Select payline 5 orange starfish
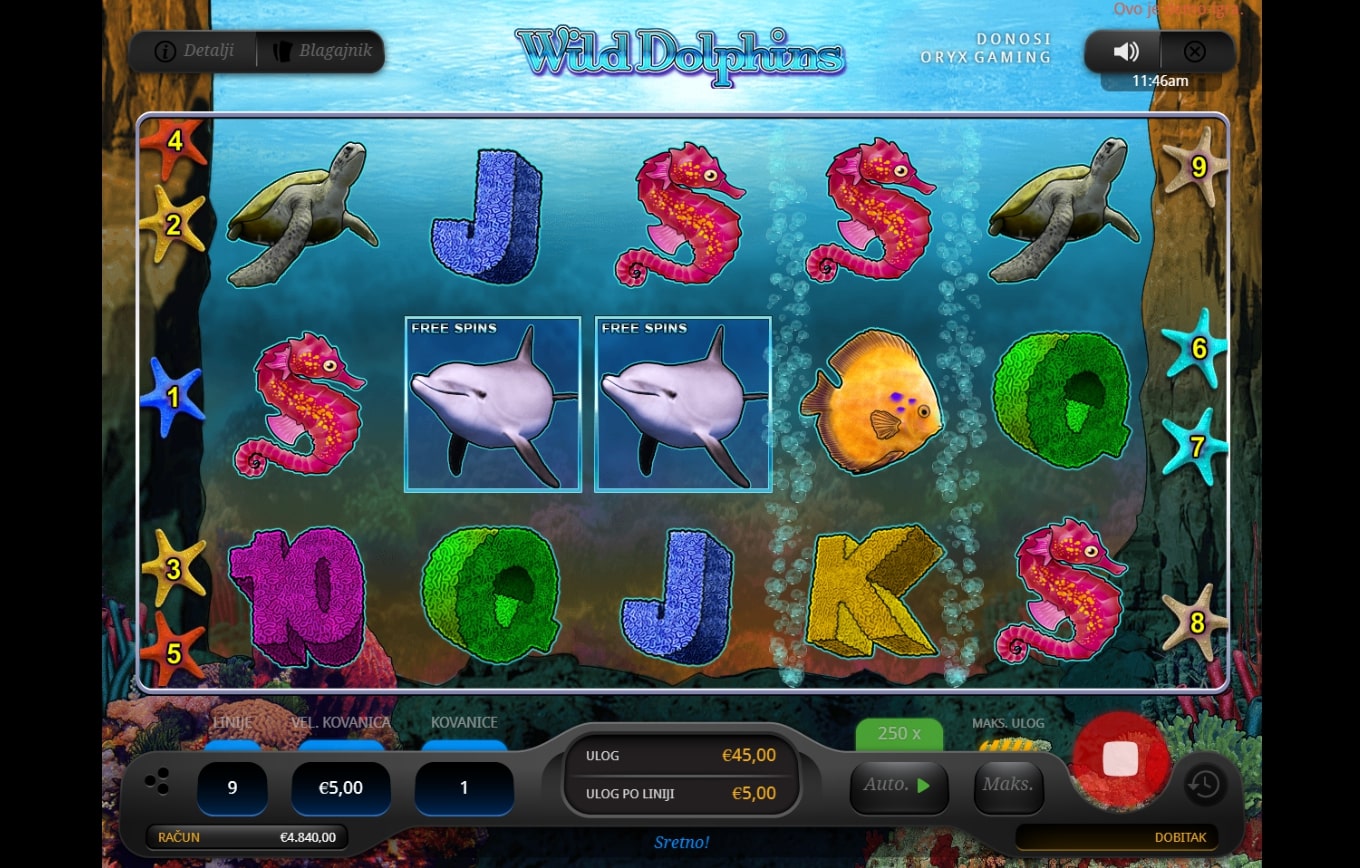This screenshot has height=868, width=1360. [x=173, y=653]
